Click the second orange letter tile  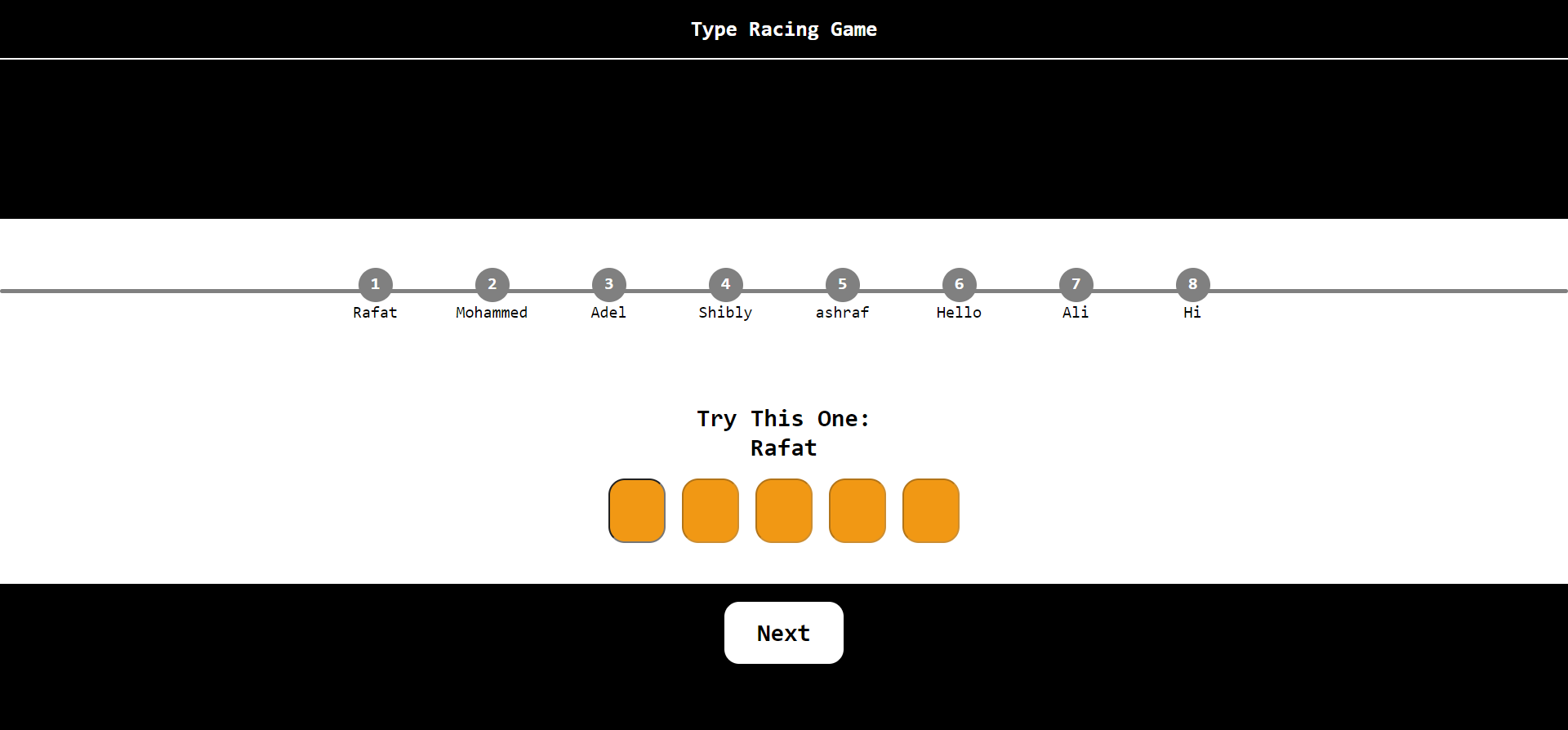[x=710, y=510]
